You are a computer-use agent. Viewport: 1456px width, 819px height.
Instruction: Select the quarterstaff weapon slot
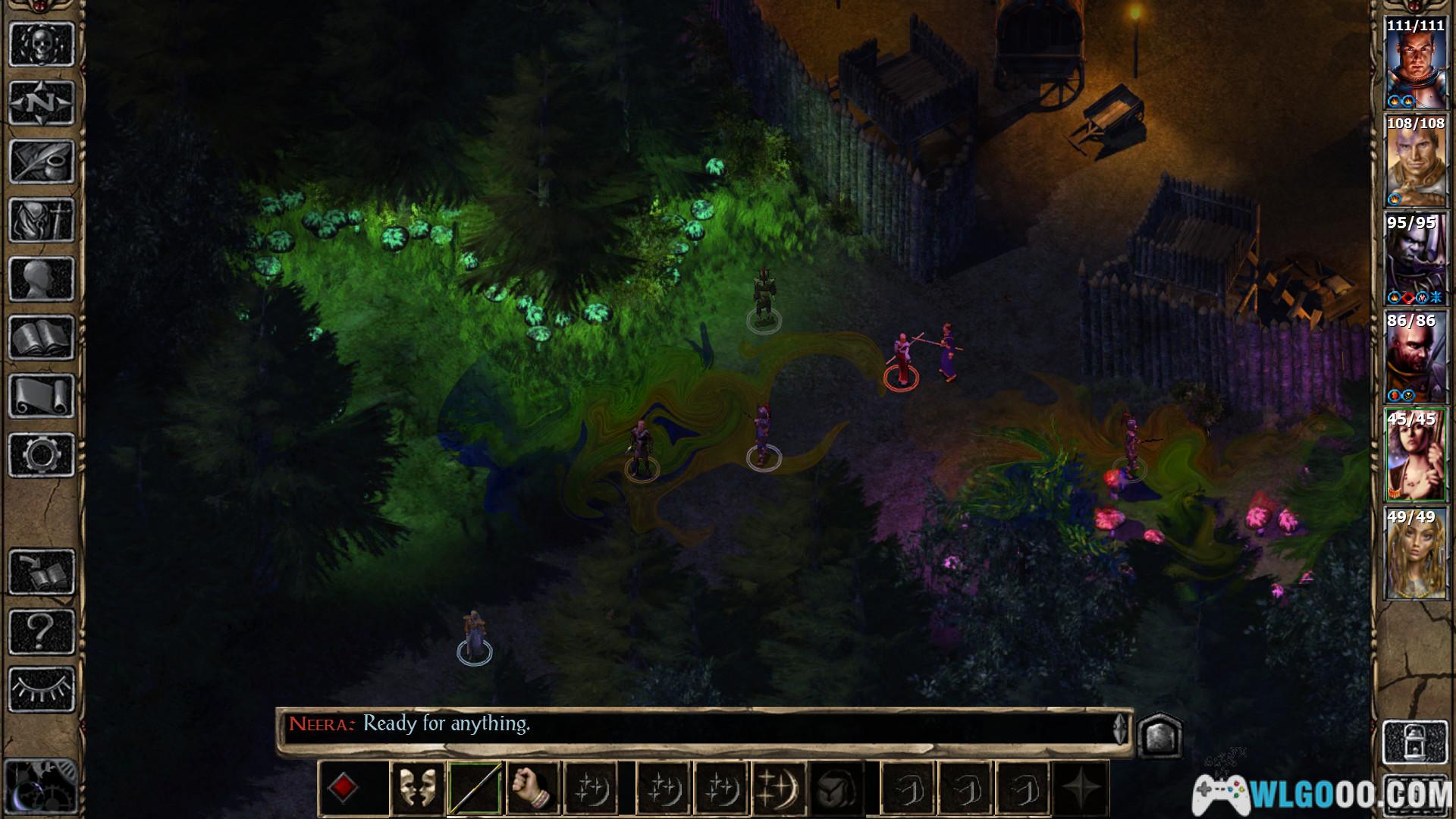tap(475, 789)
